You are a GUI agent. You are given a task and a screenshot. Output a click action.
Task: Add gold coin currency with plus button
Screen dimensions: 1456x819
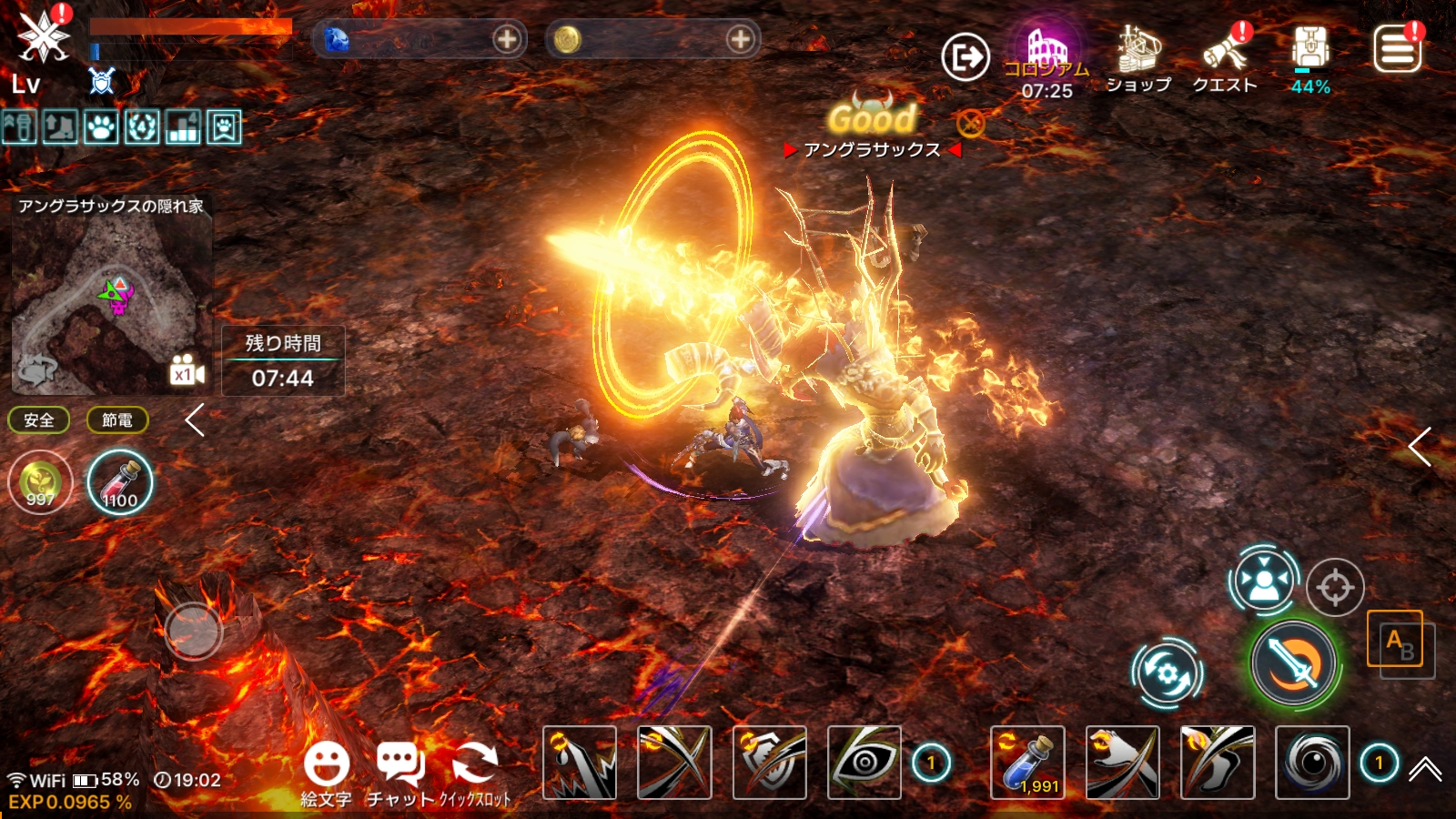tap(741, 39)
